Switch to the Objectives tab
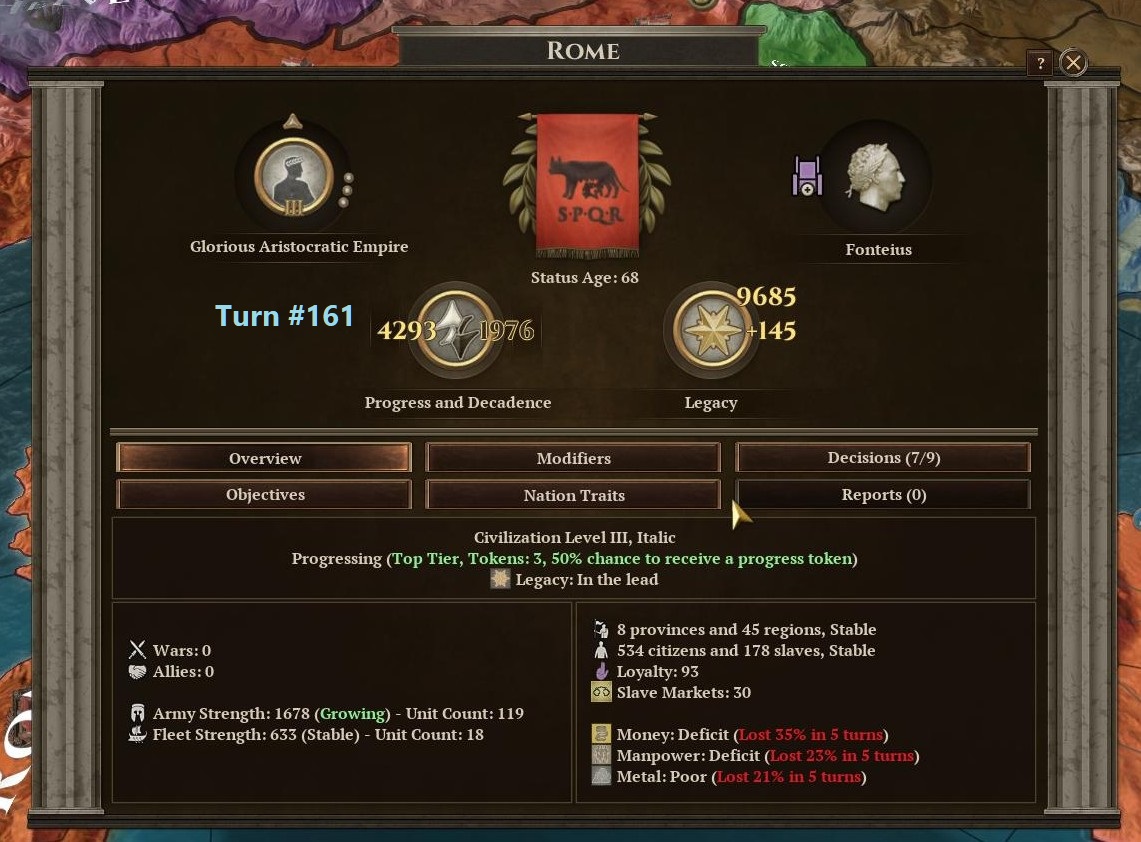The image size is (1141, 842). [x=264, y=495]
